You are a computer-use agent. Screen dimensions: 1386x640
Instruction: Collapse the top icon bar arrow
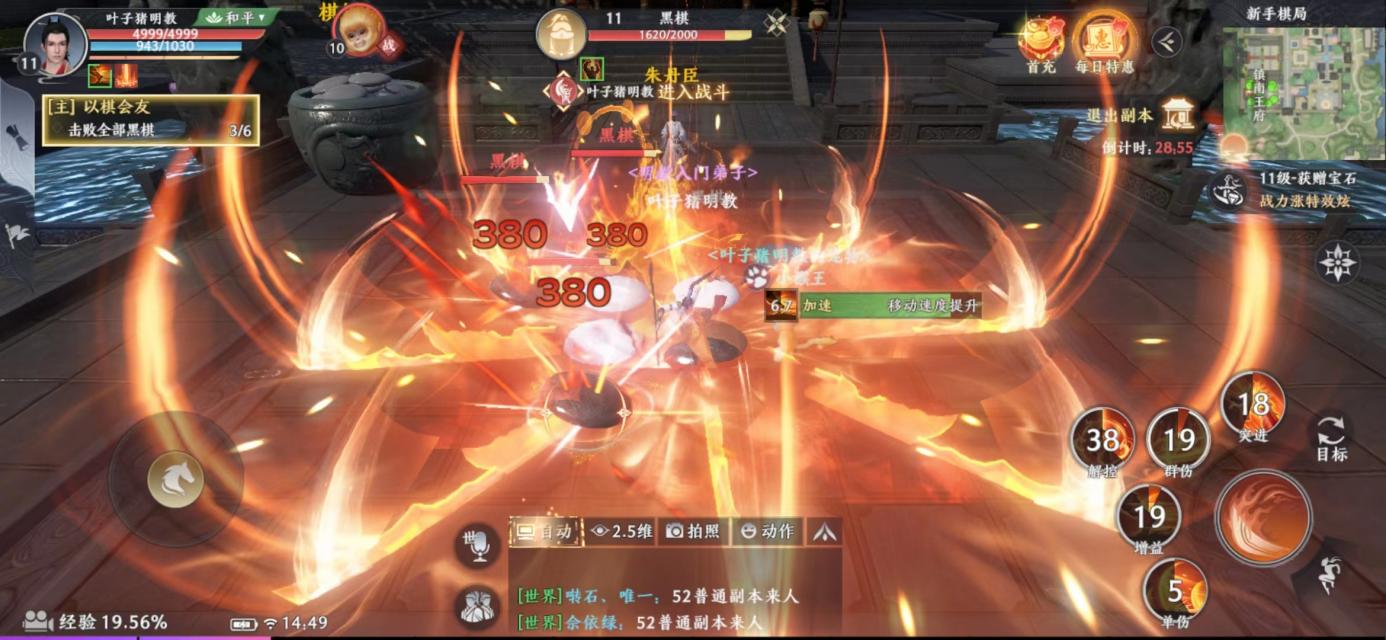coord(1166,41)
